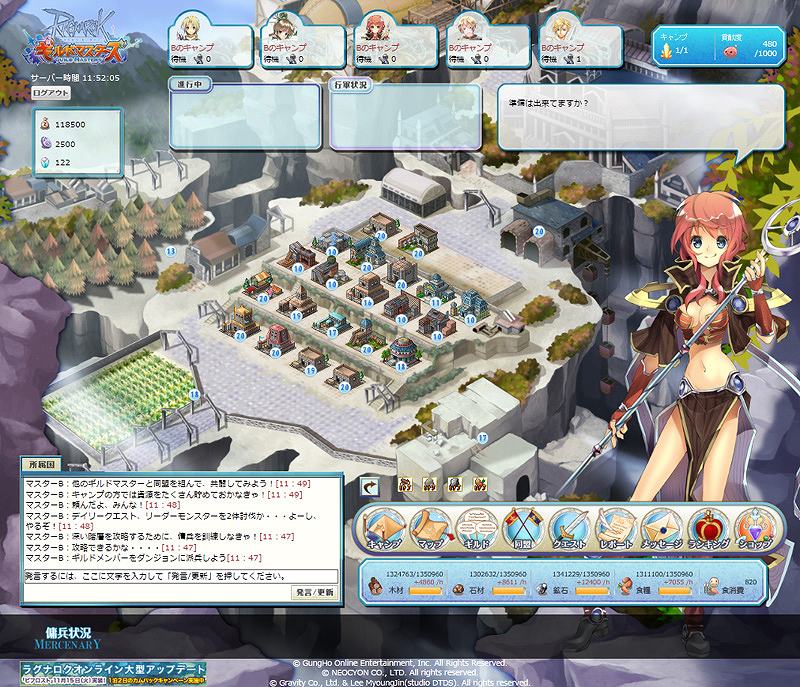Open the ショップ (Shop) menu

(754, 529)
